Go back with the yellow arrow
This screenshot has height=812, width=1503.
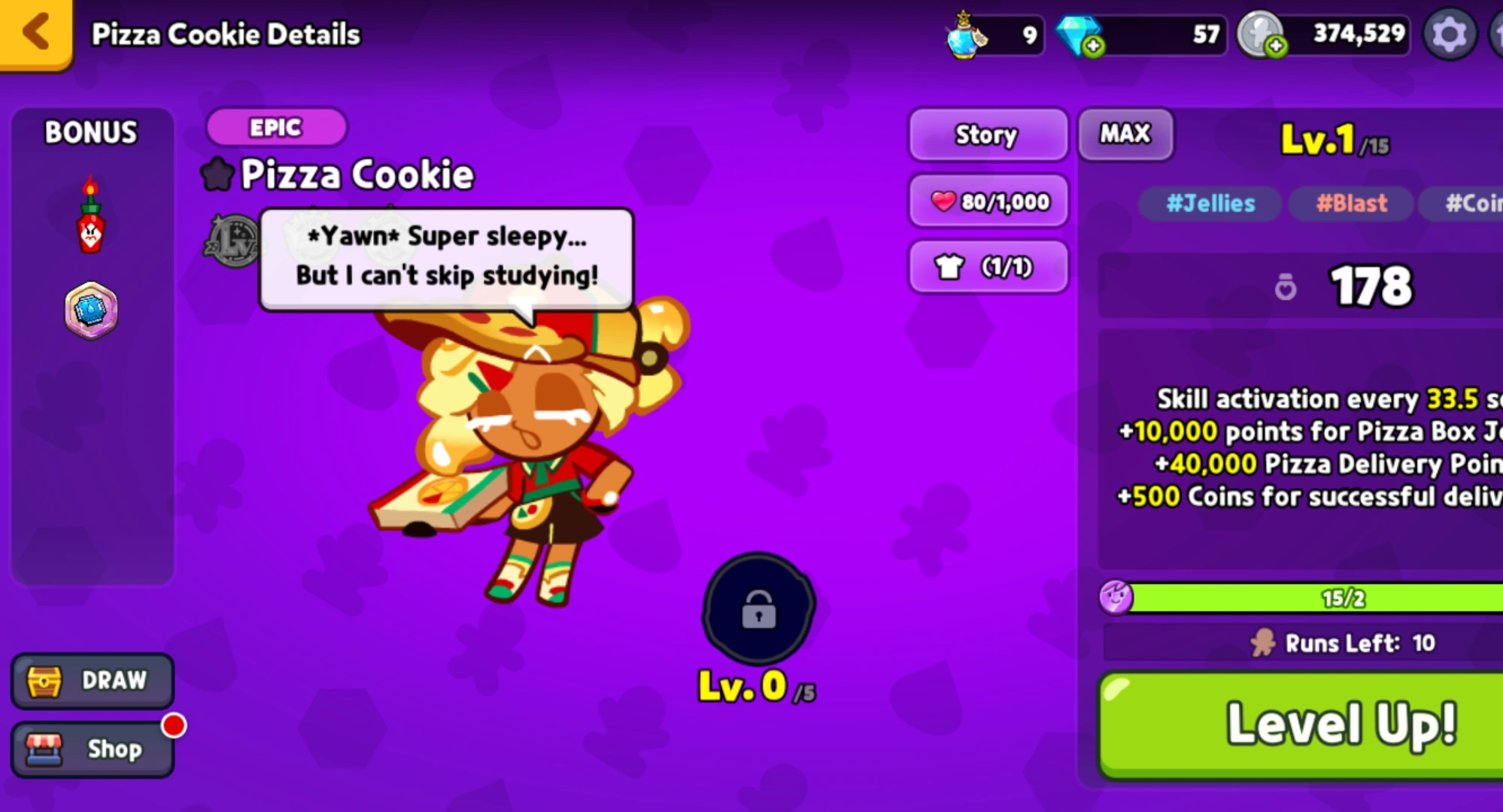point(34,33)
